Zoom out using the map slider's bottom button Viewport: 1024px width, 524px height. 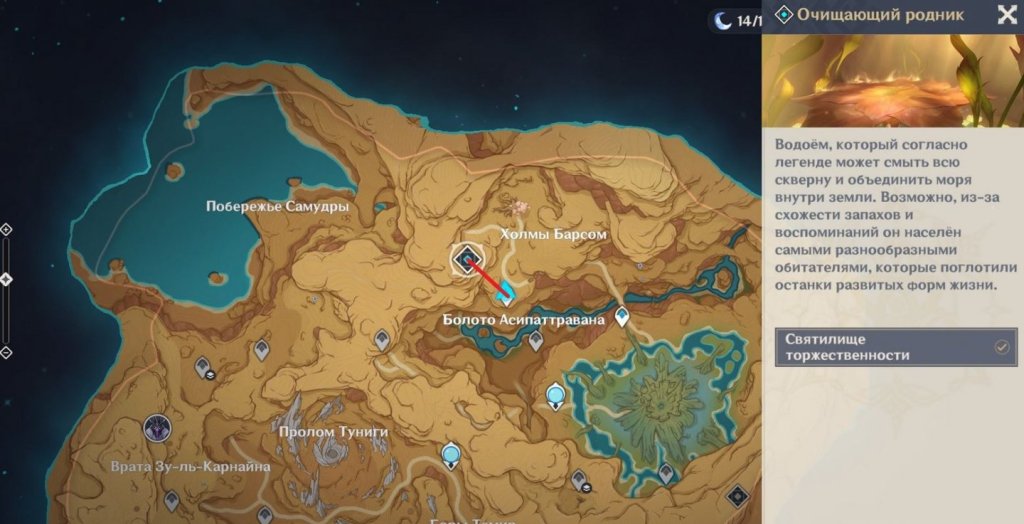point(6,352)
